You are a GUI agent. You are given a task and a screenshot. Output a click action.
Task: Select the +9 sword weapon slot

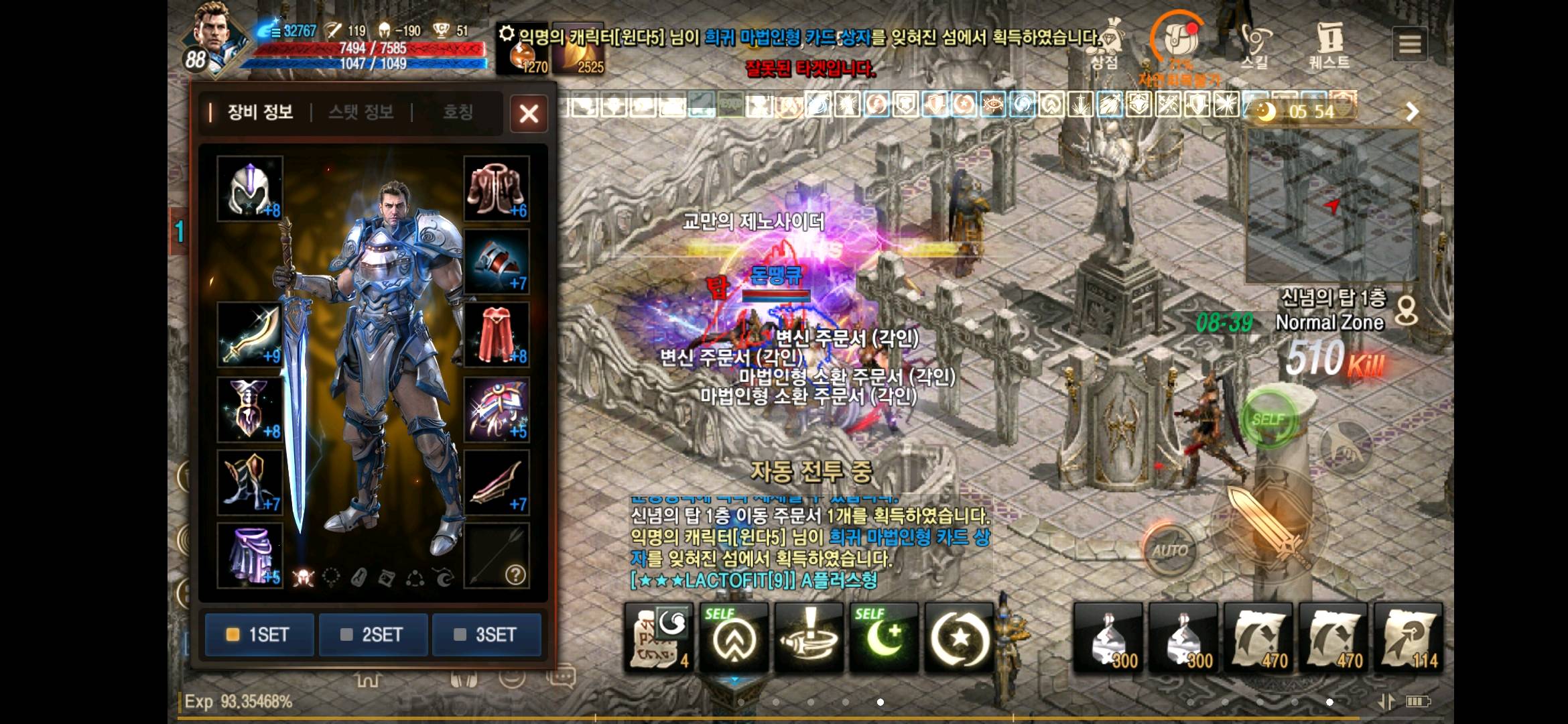tap(250, 335)
